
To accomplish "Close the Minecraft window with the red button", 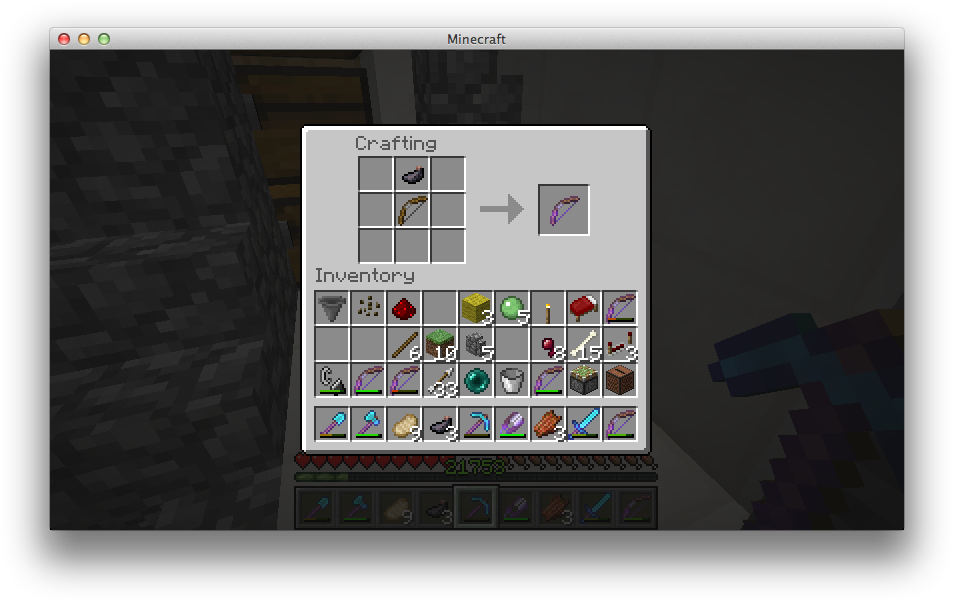I will pyautogui.click(x=64, y=39).
